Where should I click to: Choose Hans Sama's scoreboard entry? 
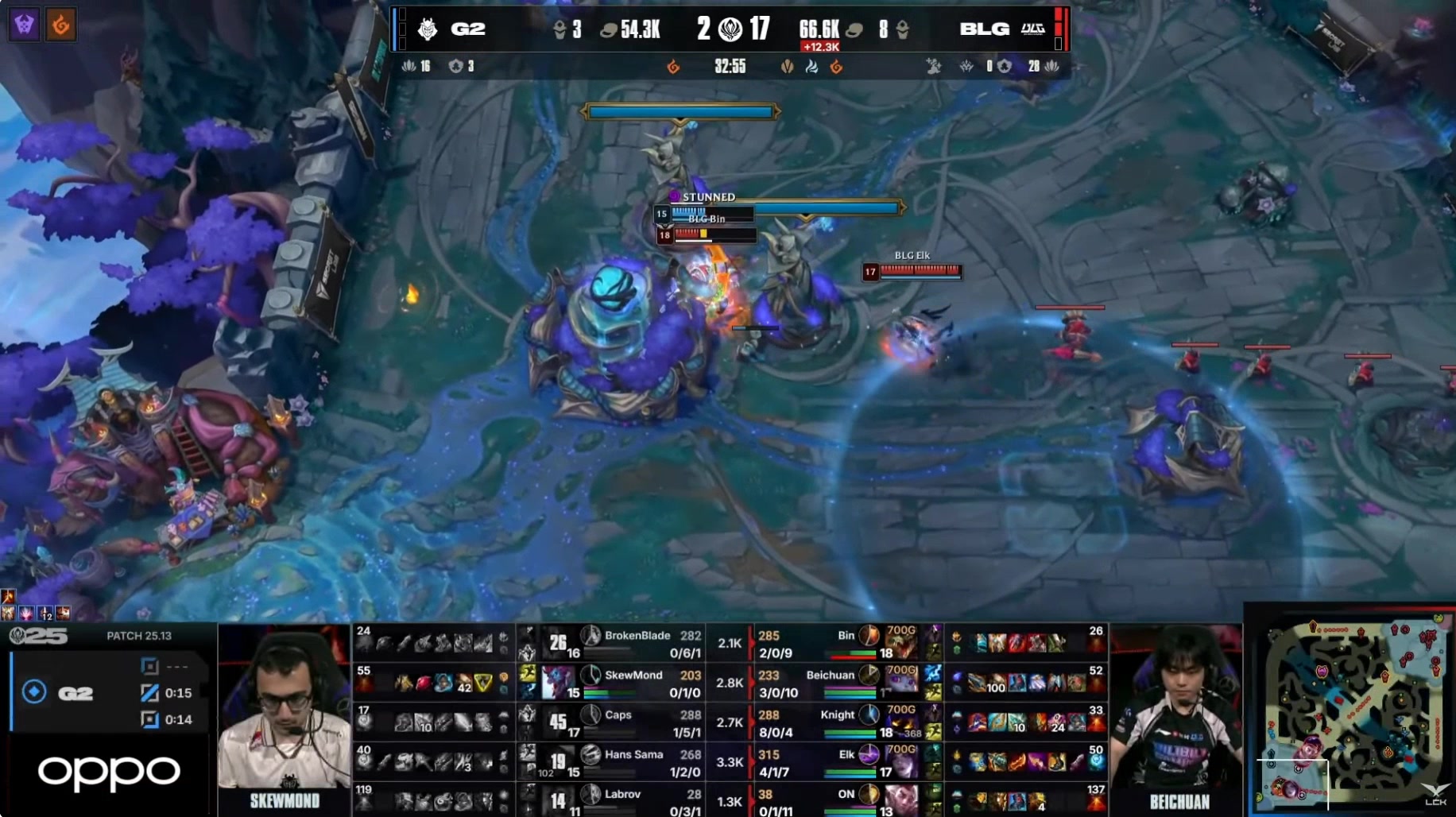coord(633,762)
